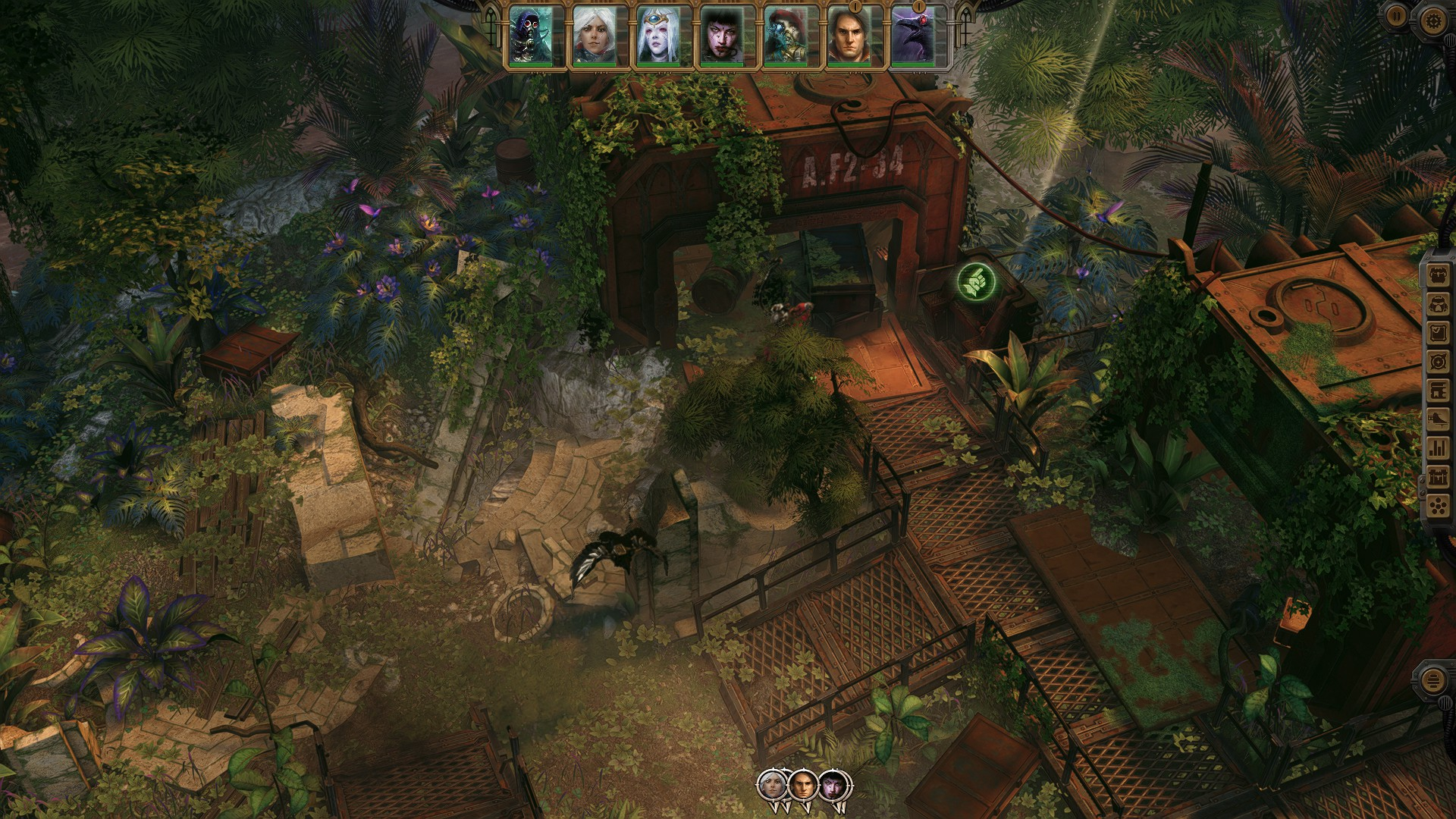Open the journal checklist button
Screen dimensions: 1456x819
(1439, 333)
